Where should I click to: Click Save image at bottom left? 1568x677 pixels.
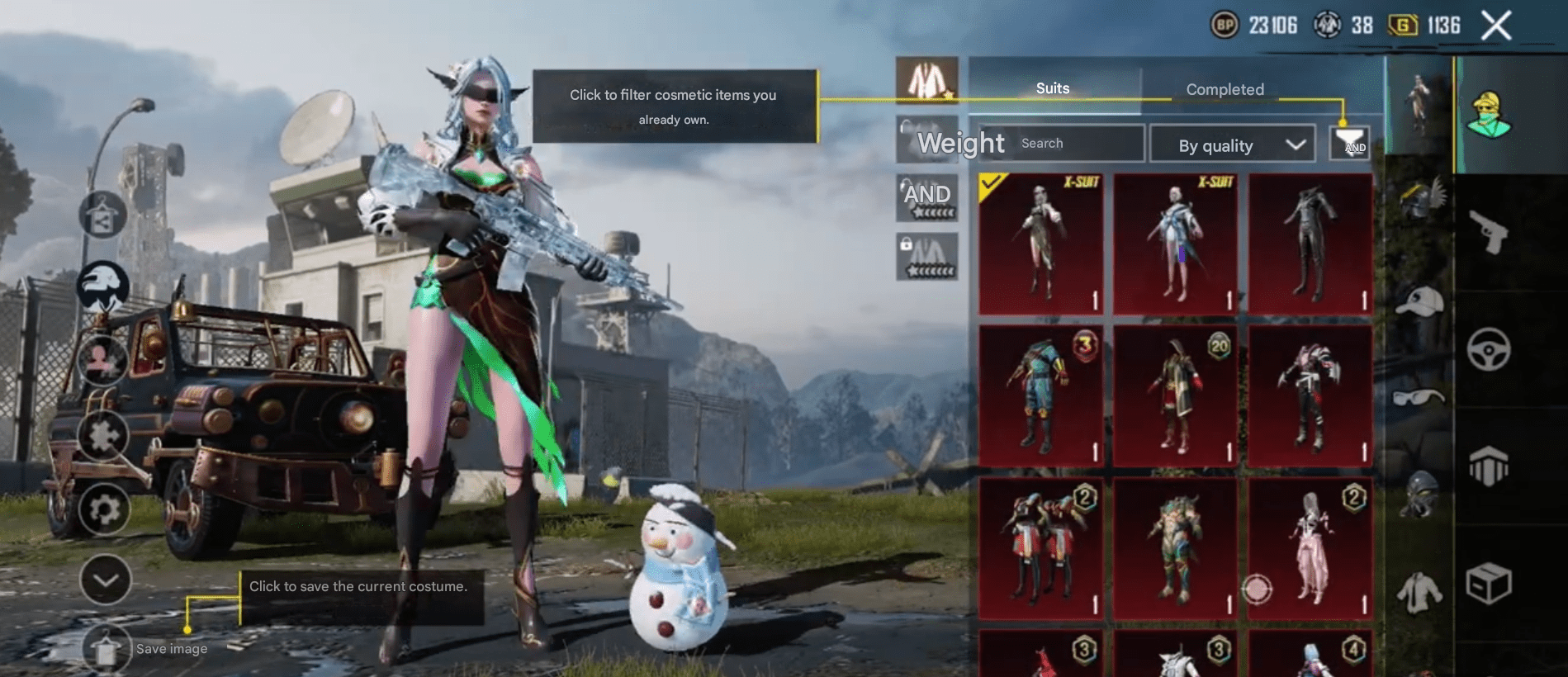[x=107, y=648]
